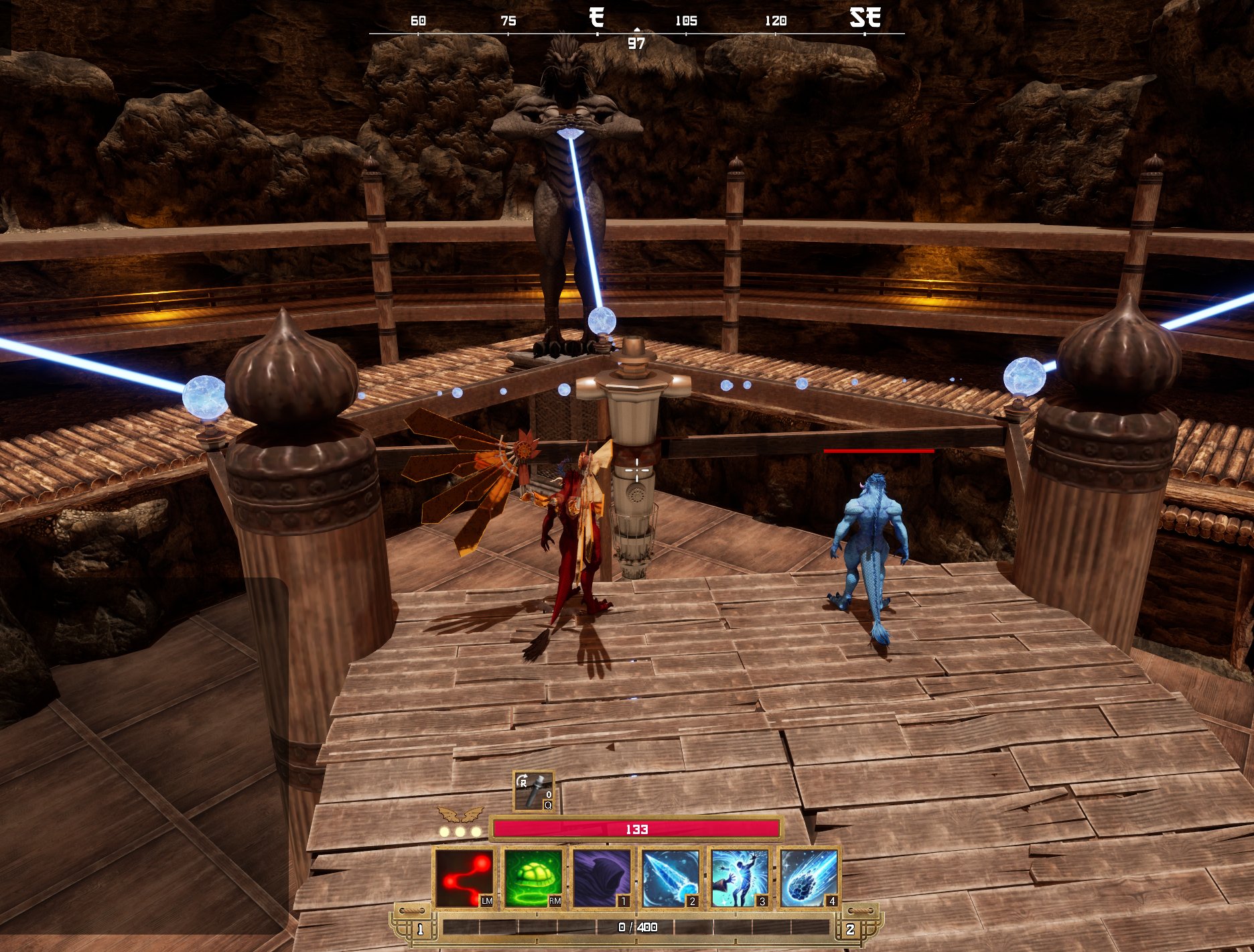Click the golden wings flight icon
Screen dimensions: 1254x952
click(x=460, y=814)
